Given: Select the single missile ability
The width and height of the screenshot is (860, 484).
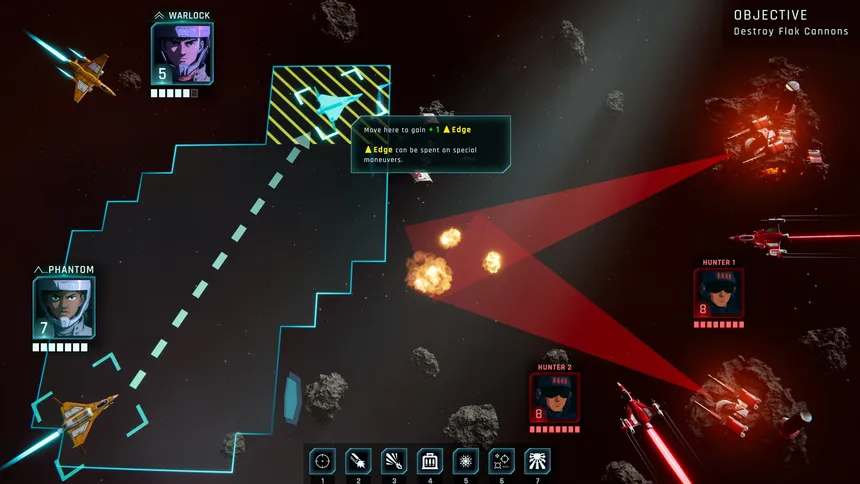Looking at the screenshot, I should (x=358, y=460).
